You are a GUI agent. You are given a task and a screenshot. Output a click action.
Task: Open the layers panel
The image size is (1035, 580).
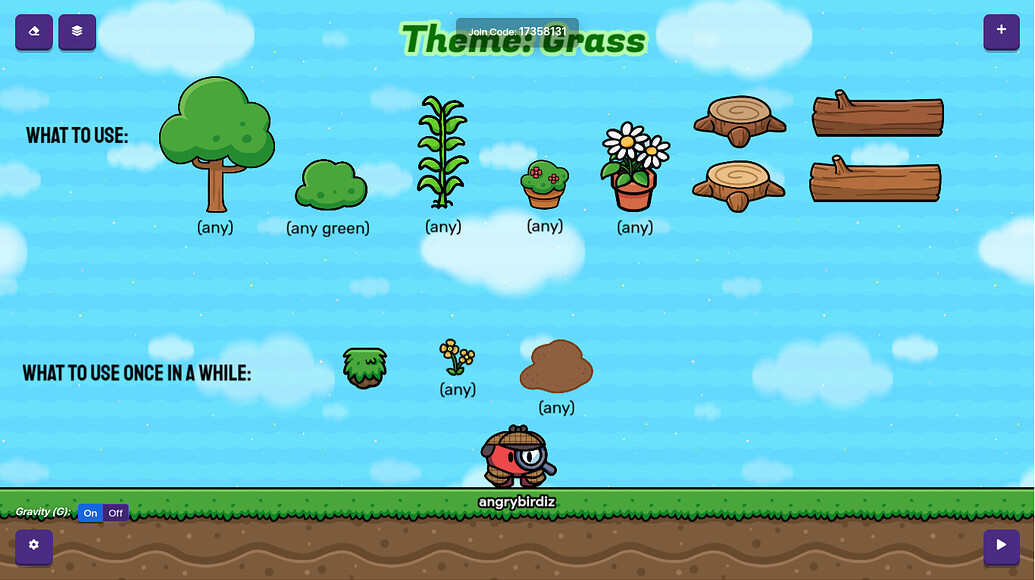point(77,32)
